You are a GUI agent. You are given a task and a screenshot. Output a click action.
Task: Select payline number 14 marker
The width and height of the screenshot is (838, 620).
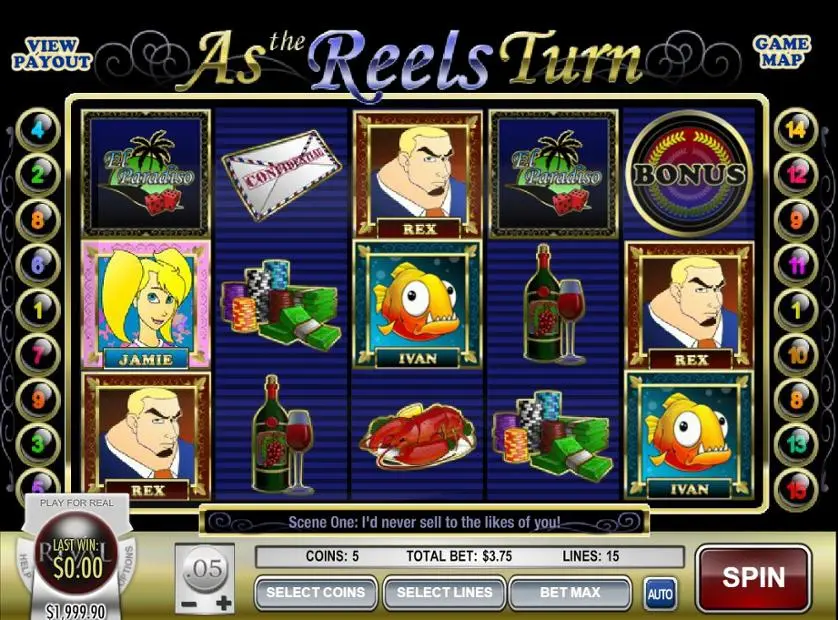coord(796,129)
